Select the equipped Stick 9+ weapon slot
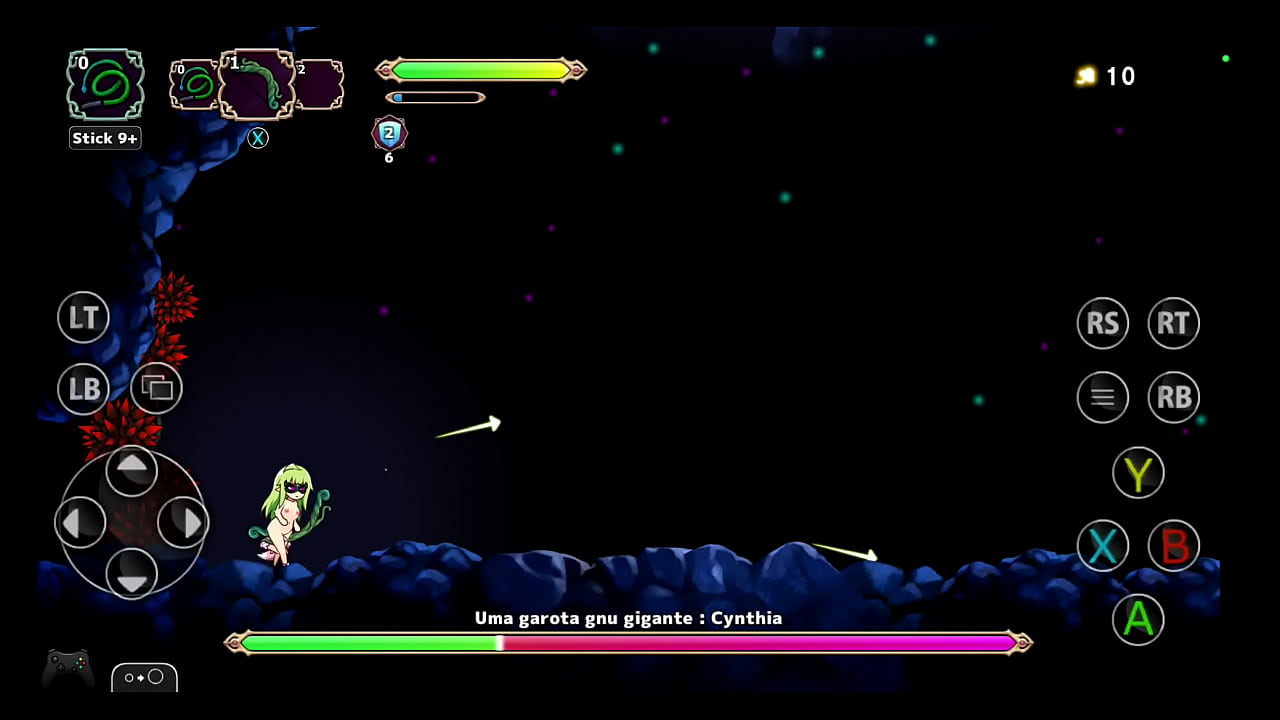This screenshot has width=1280, height=720. pos(105,85)
